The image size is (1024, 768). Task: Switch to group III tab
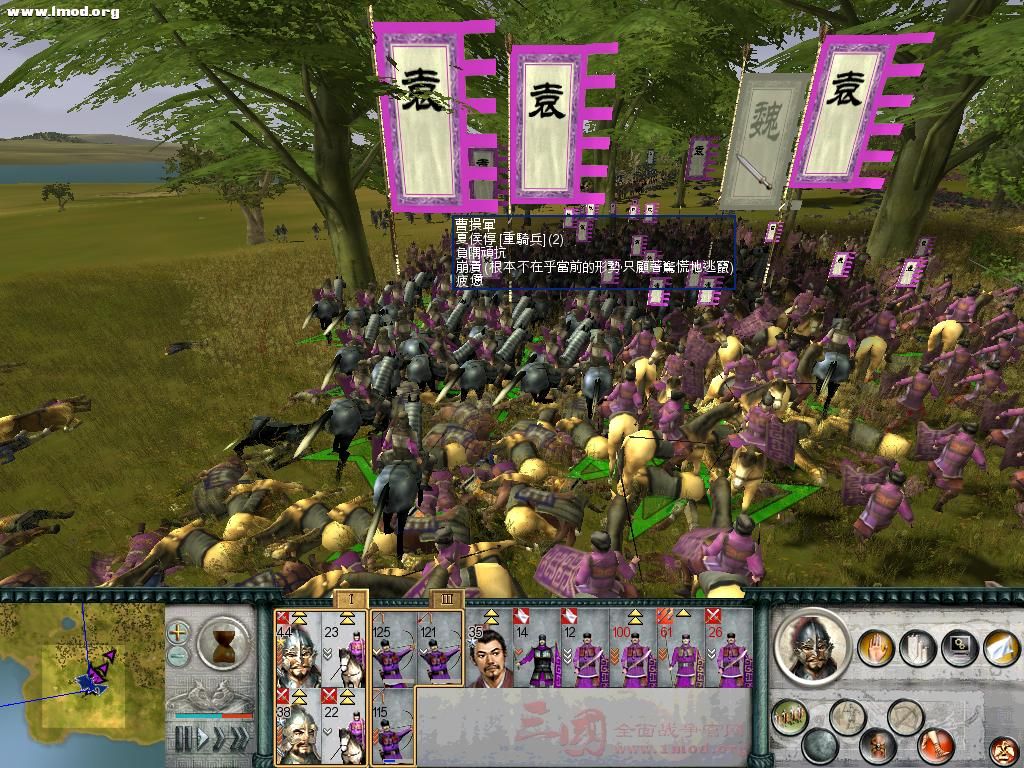tap(445, 598)
